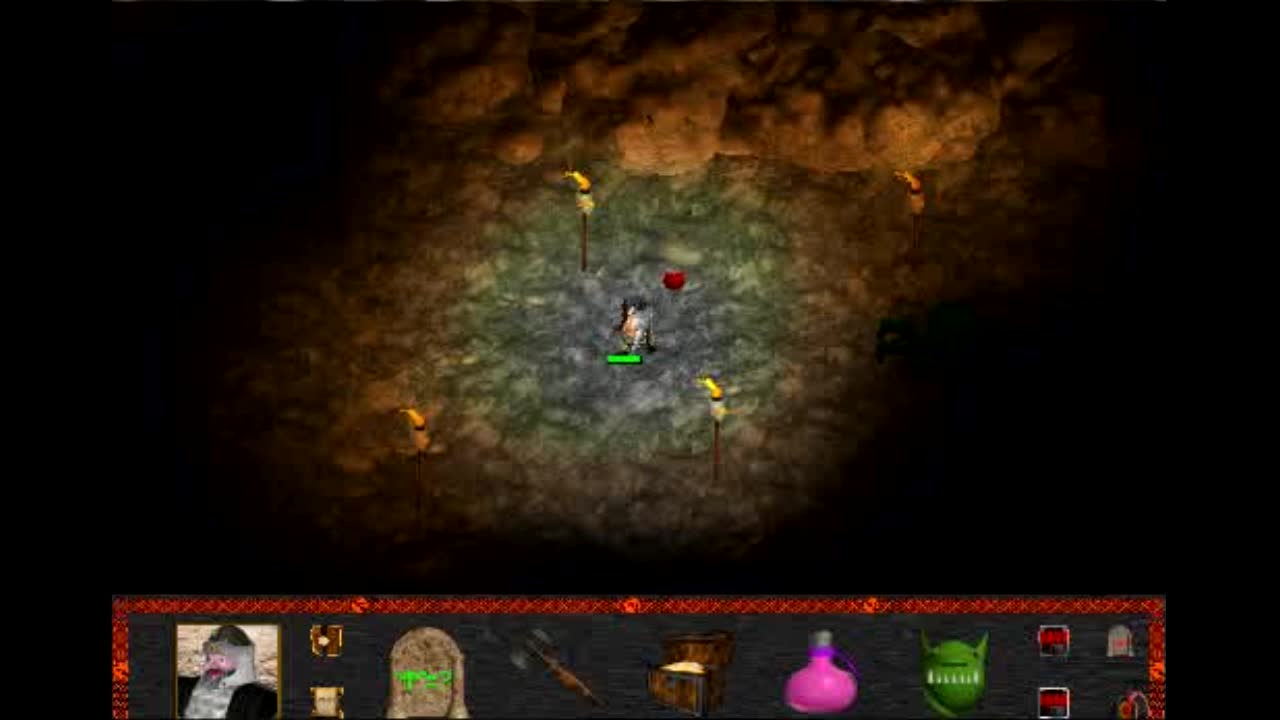Pick up the red apple on the ground
This screenshot has height=720, width=1280.
673,280
